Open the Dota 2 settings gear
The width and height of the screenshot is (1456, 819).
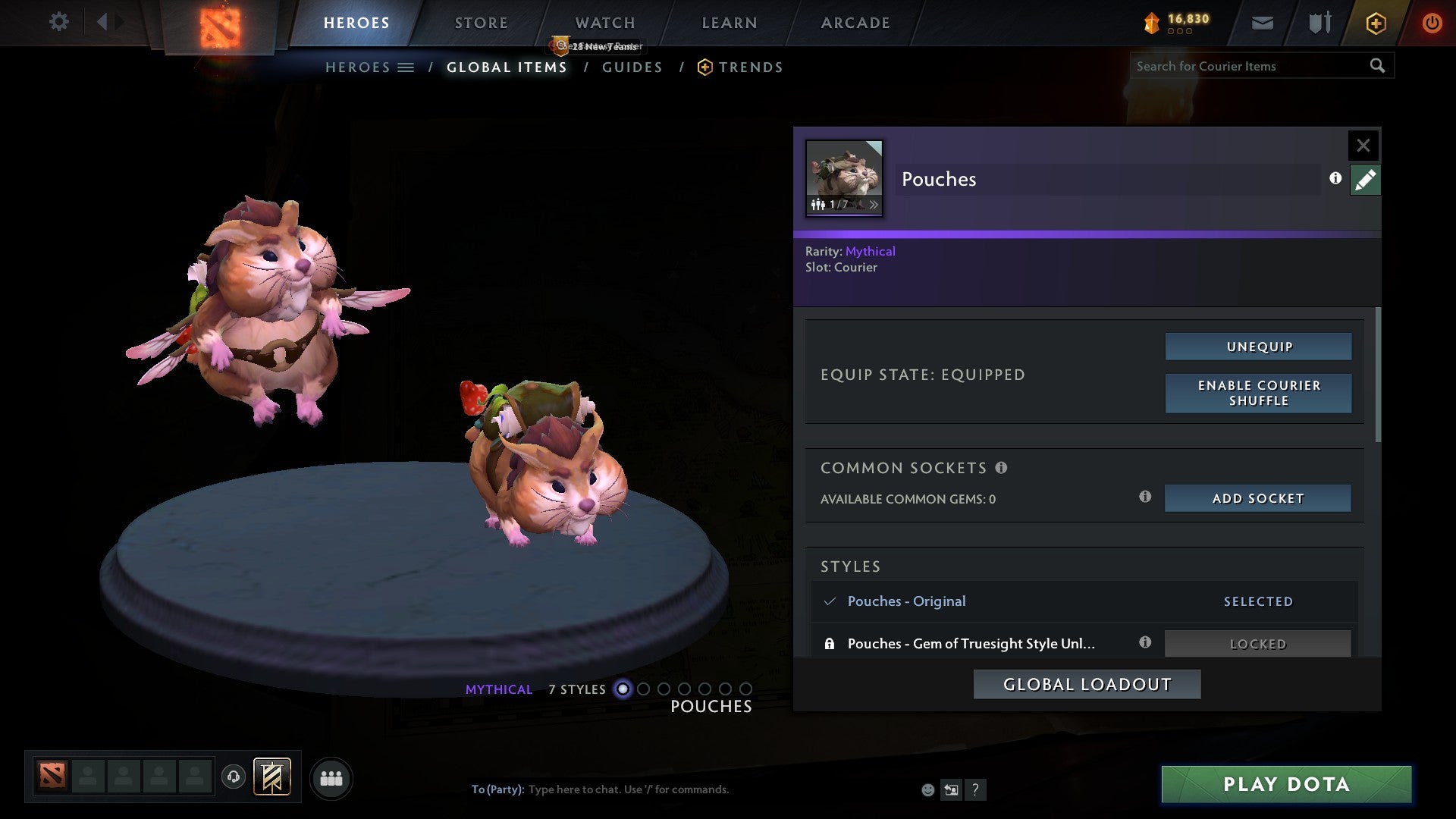coord(58,22)
